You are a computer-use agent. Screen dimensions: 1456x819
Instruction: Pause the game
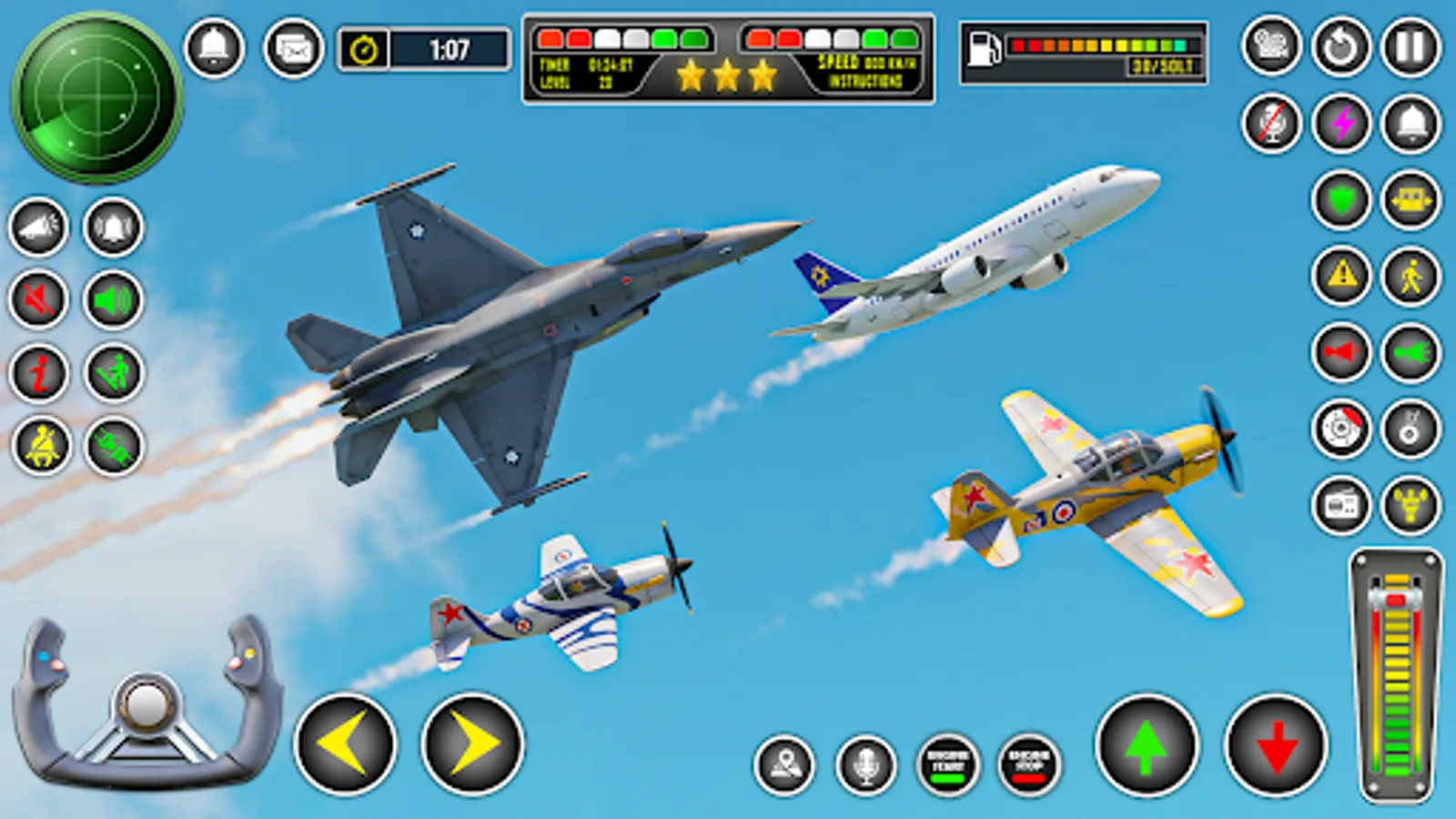tap(1409, 47)
